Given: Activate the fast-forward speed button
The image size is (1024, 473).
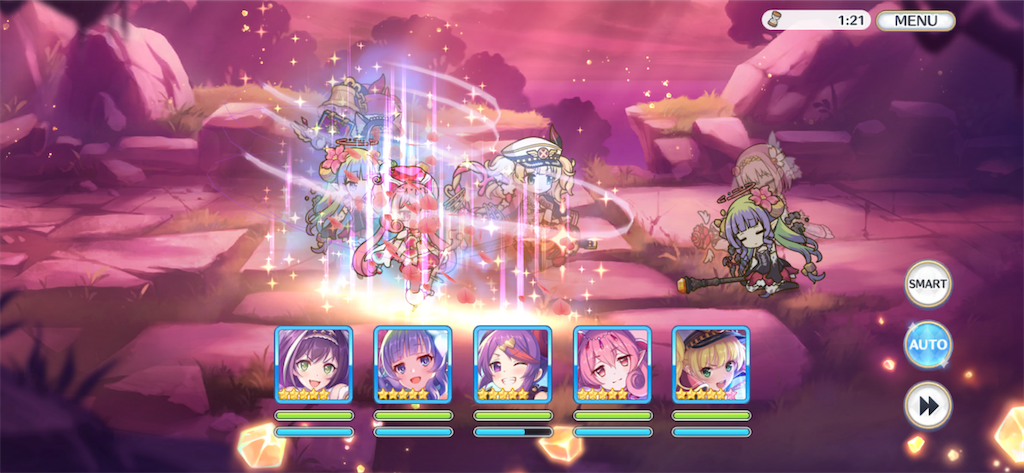Looking at the screenshot, I should (927, 406).
